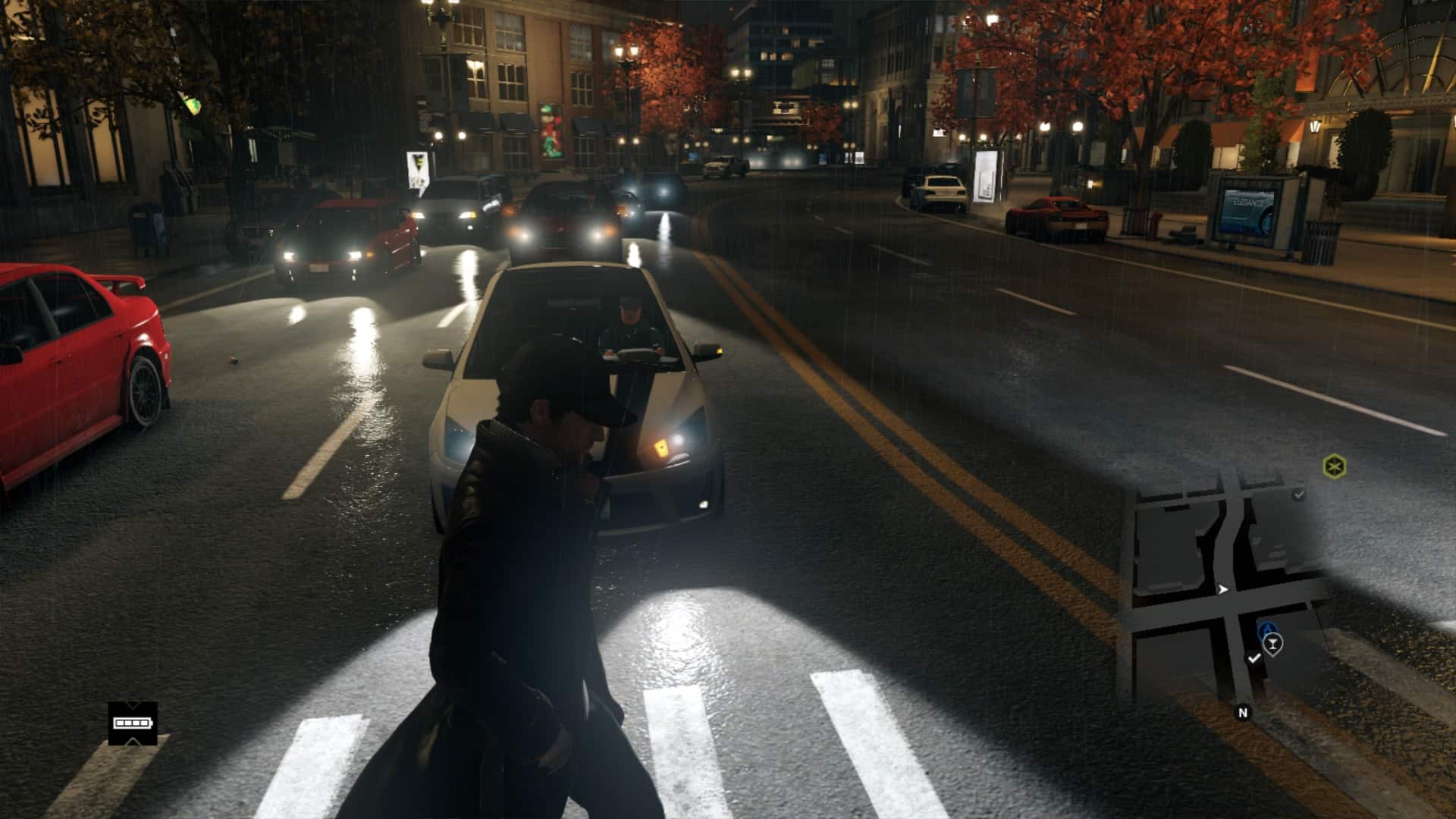The image size is (1456, 819).
Task: Select the cocktail glass marker on minimap
Action: [x=1273, y=645]
